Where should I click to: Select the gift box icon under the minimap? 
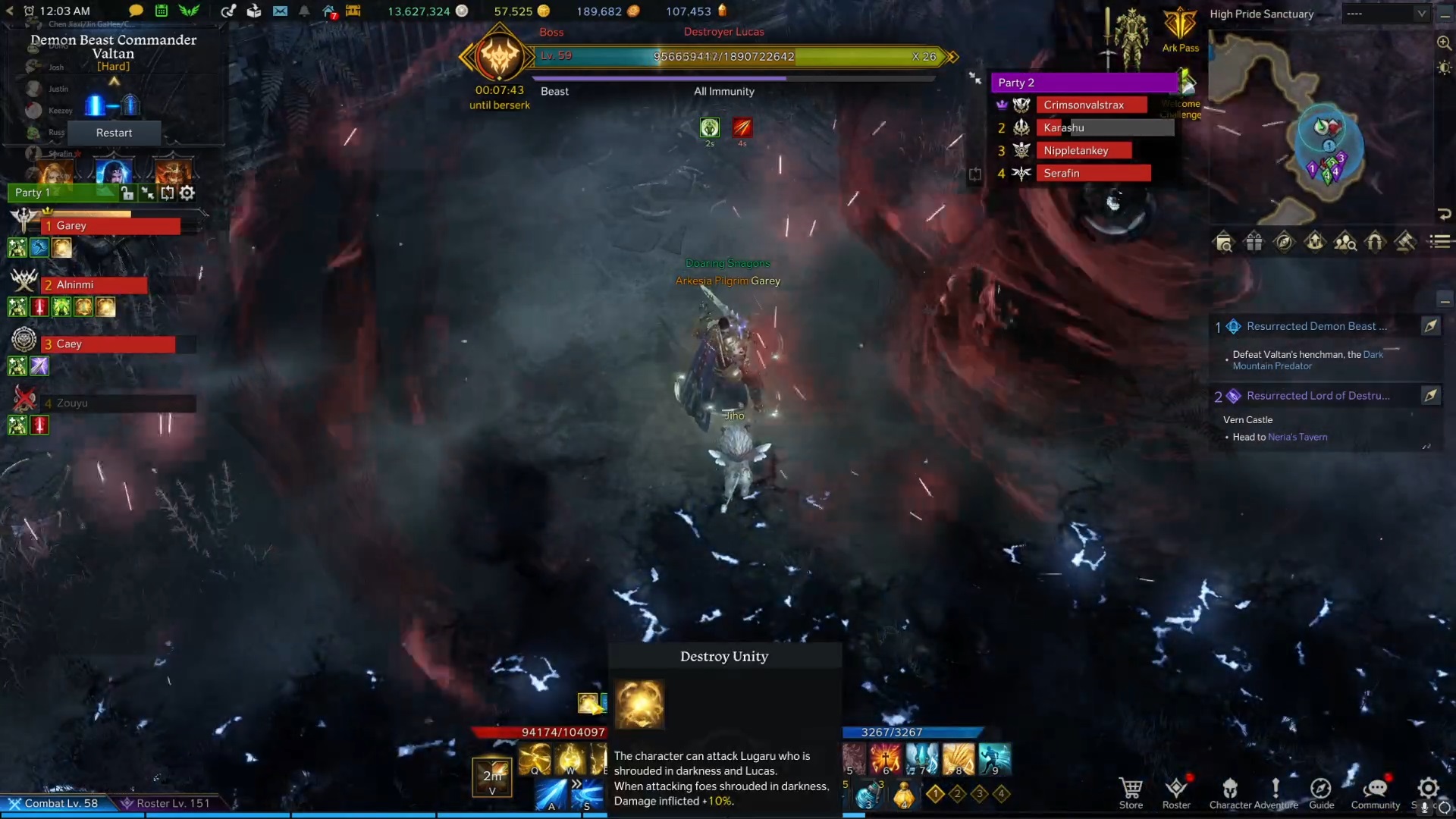[1254, 241]
